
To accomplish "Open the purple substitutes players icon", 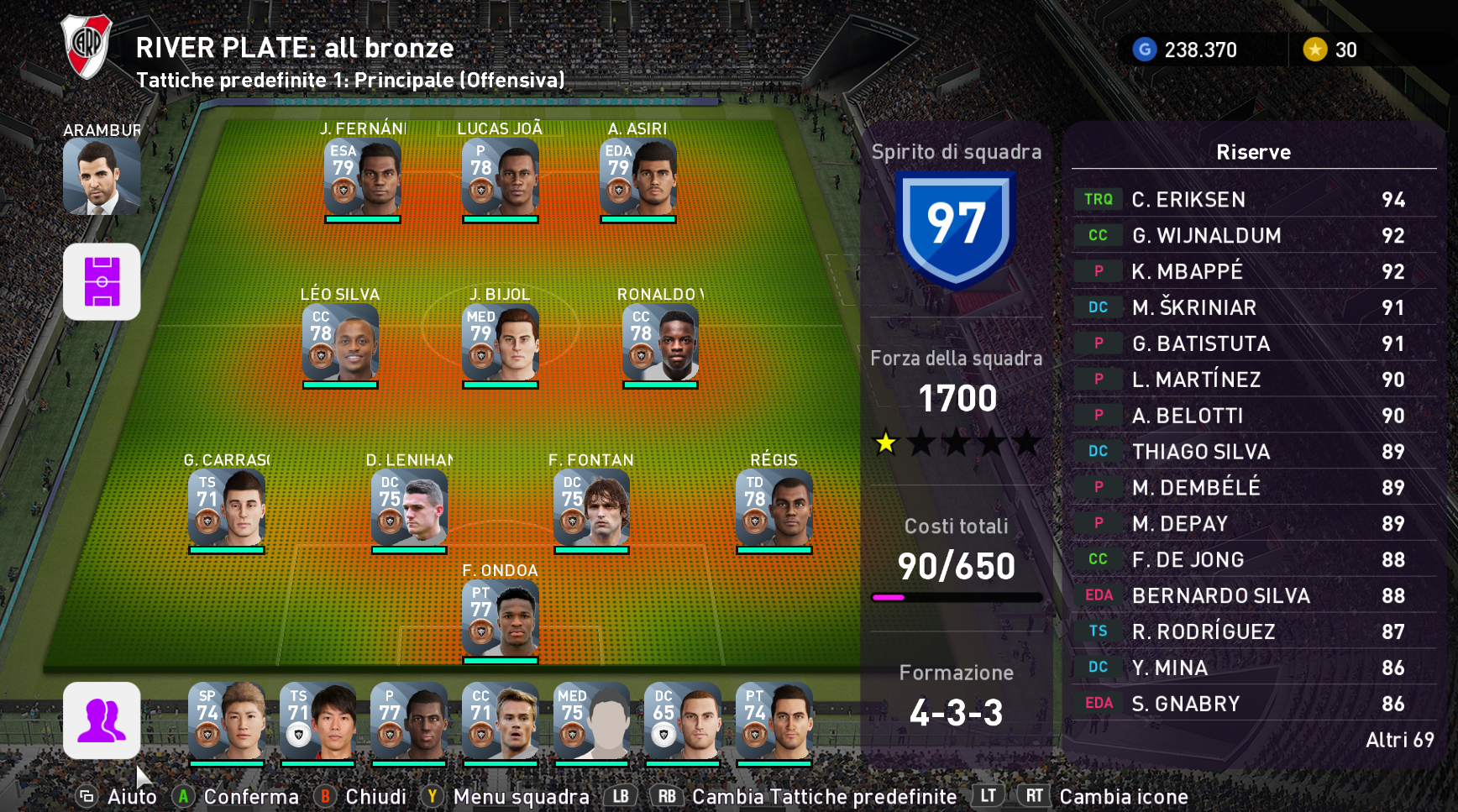I will (102, 720).
